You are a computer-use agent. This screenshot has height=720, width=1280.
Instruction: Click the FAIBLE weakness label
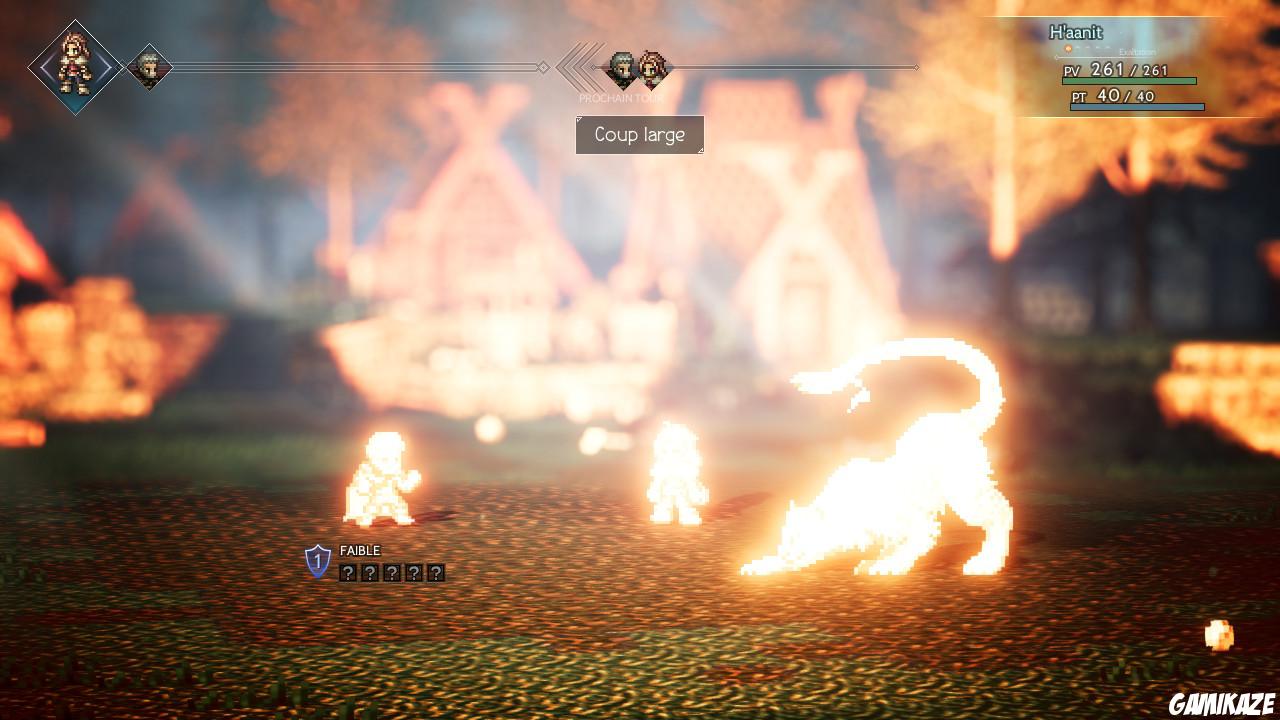[x=360, y=550]
